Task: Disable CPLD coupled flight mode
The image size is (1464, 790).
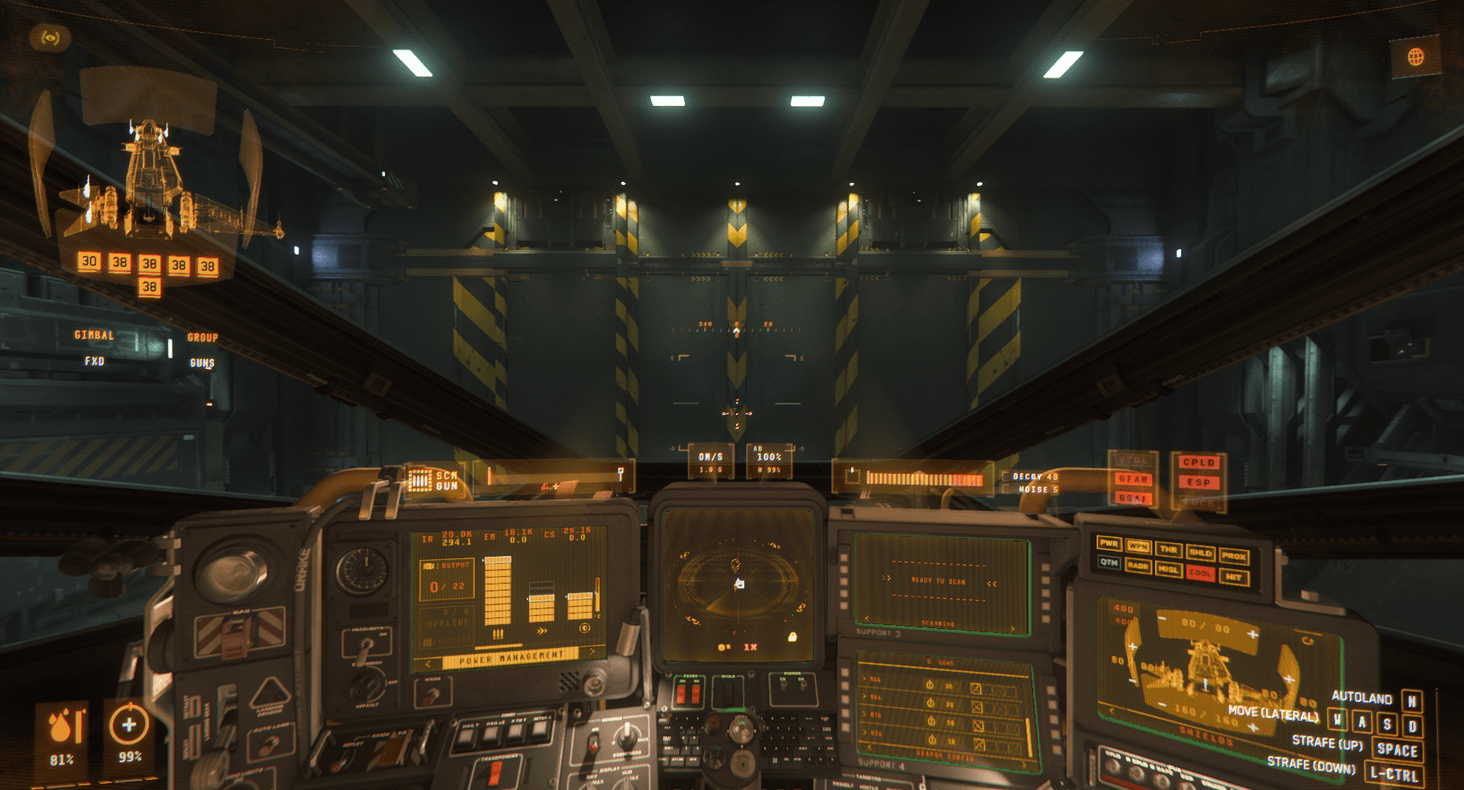Action: point(1199,462)
